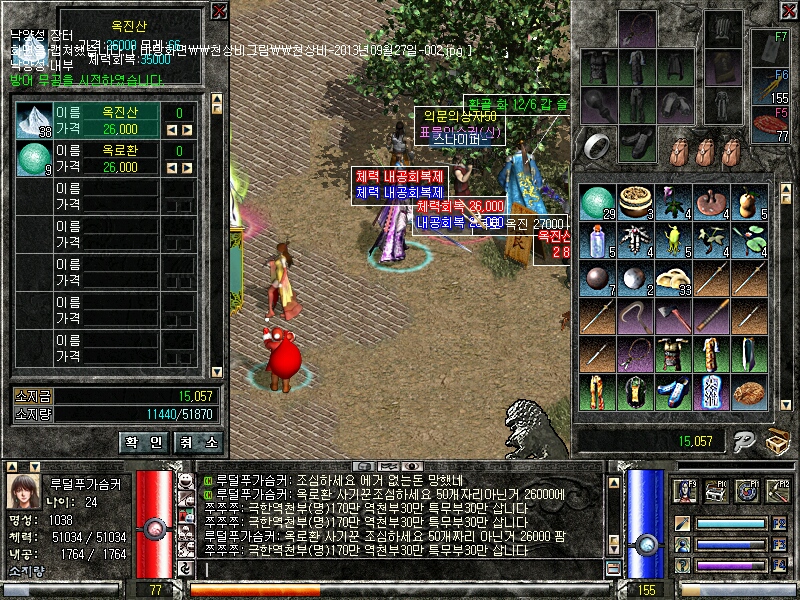Close the shop window
The height and width of the screenshot is (600, 800).
(x=219, y=11)
